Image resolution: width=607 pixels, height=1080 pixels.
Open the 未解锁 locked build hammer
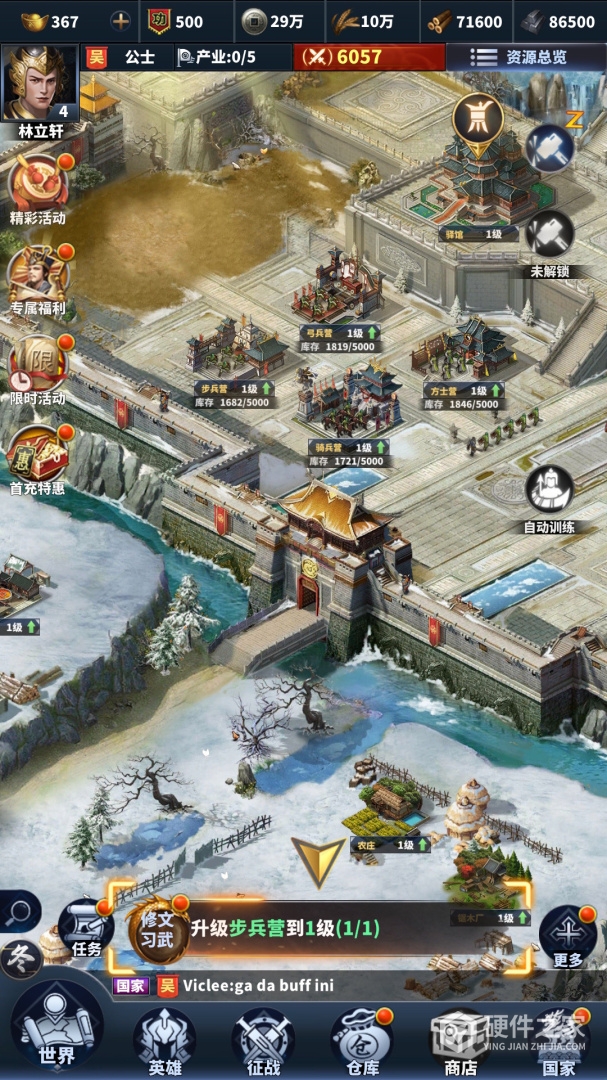550,237
